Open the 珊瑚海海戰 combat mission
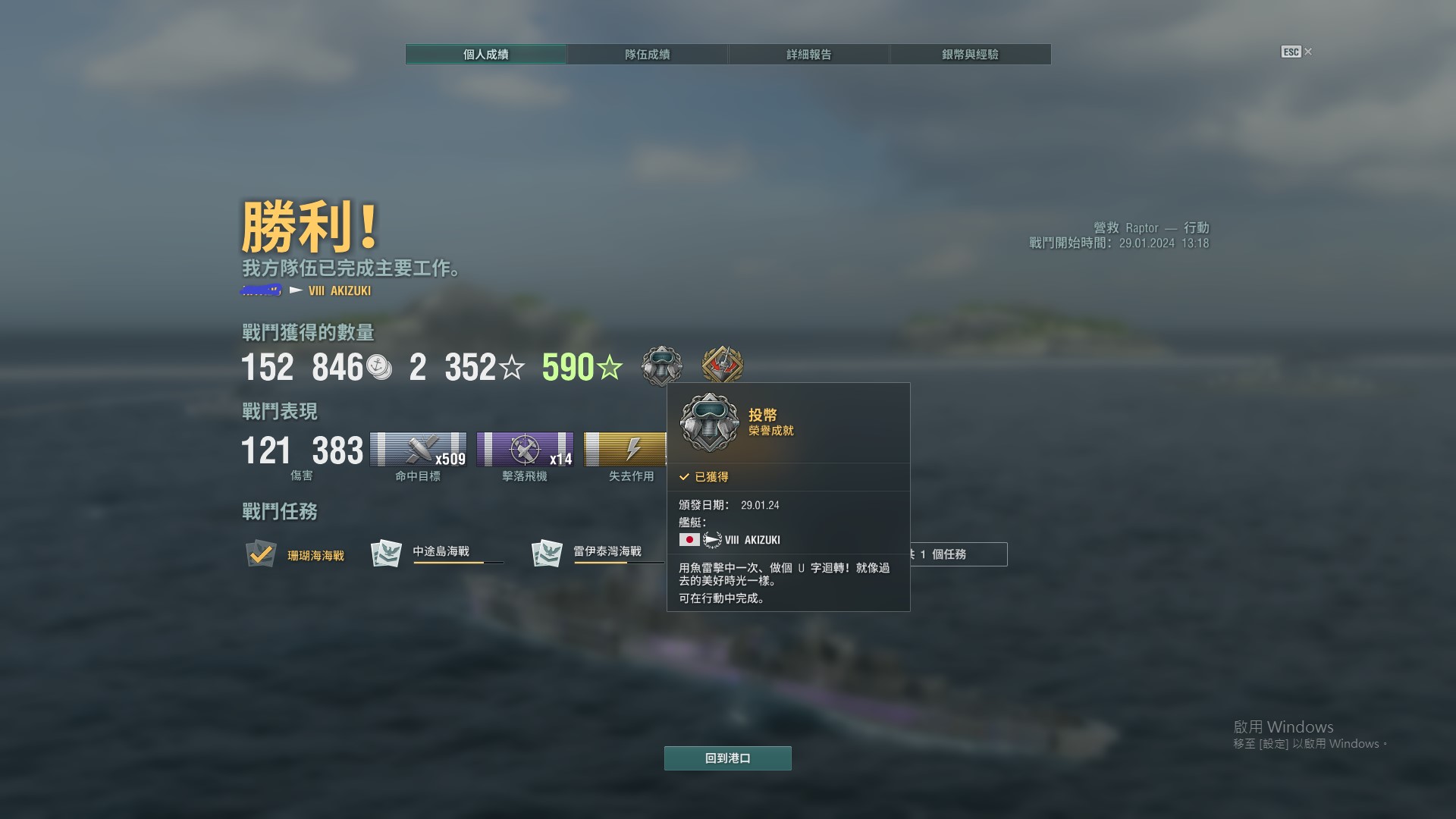 [296, 555]
